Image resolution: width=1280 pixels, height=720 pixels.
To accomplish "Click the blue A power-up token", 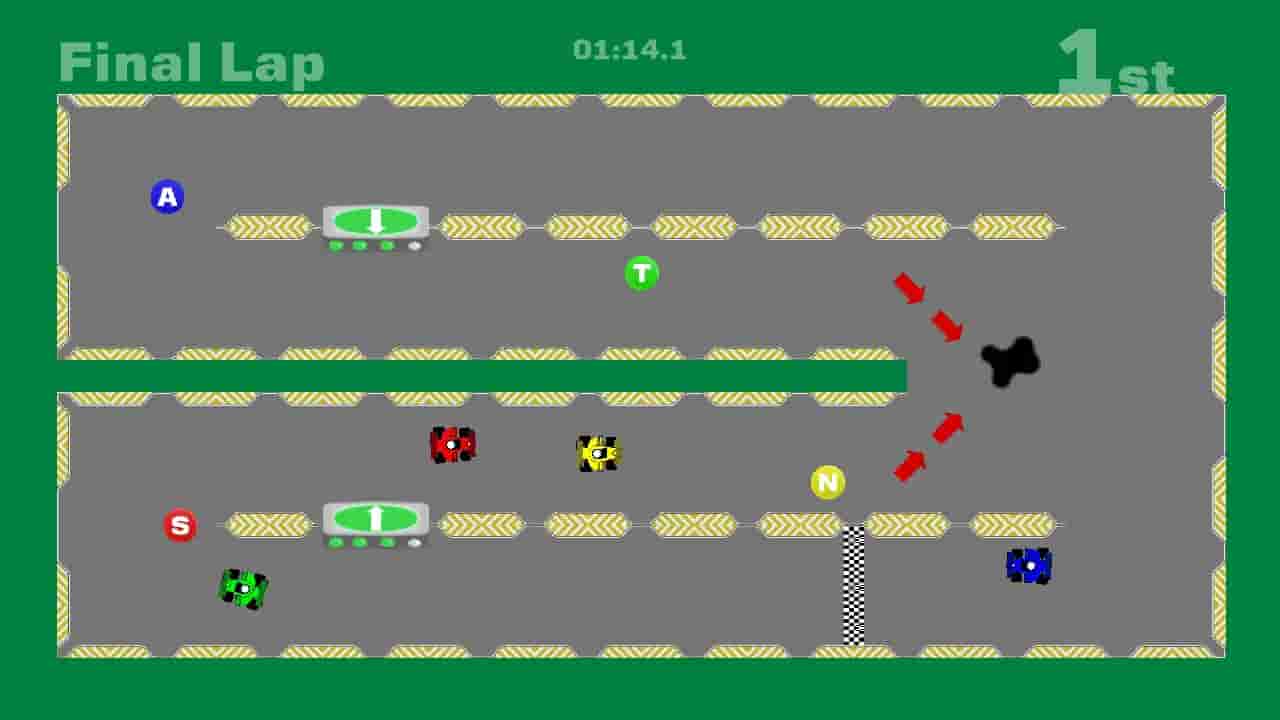I will [x=167, y=197].
